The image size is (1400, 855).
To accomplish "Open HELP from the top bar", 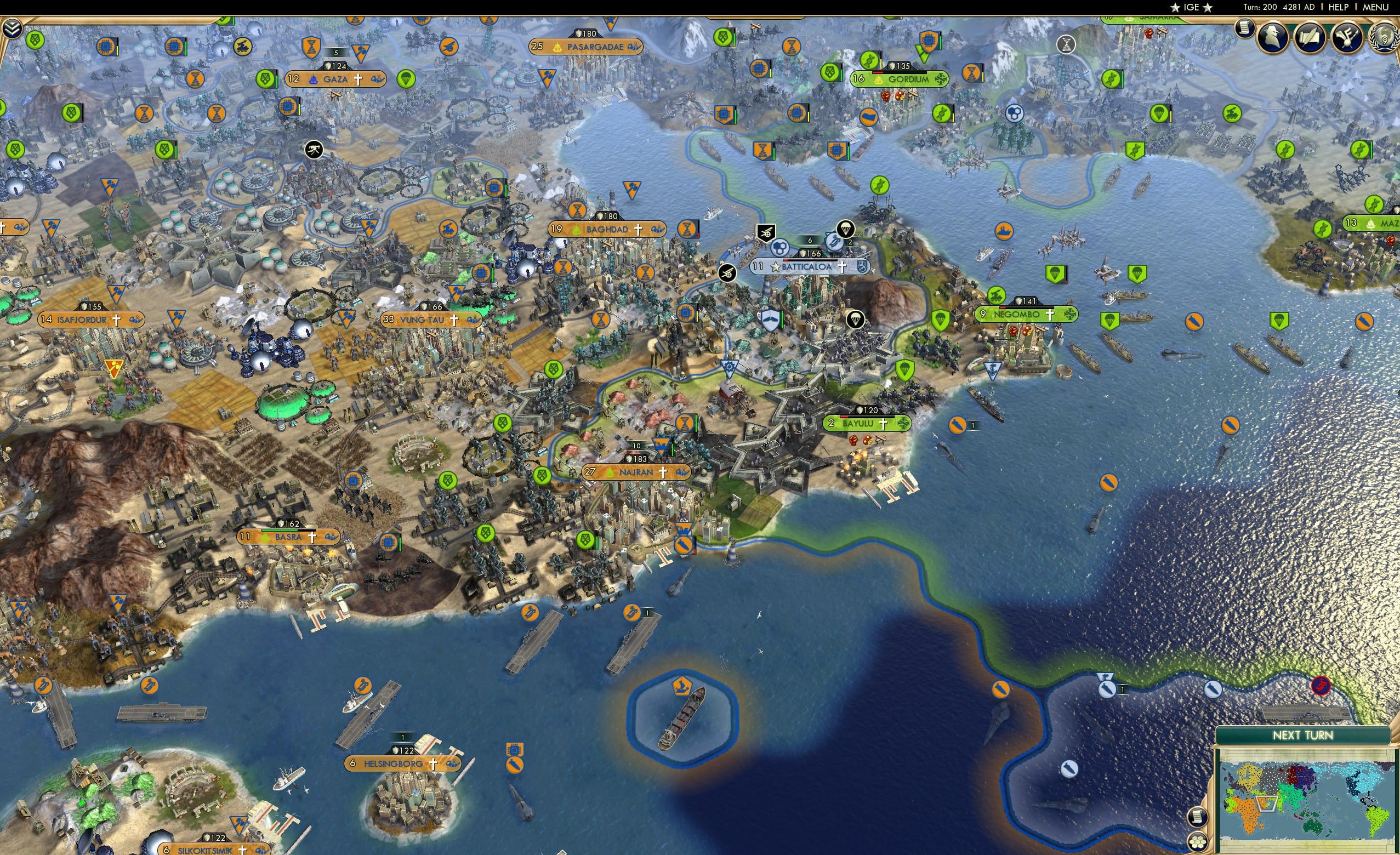I will click(1339, 7).
